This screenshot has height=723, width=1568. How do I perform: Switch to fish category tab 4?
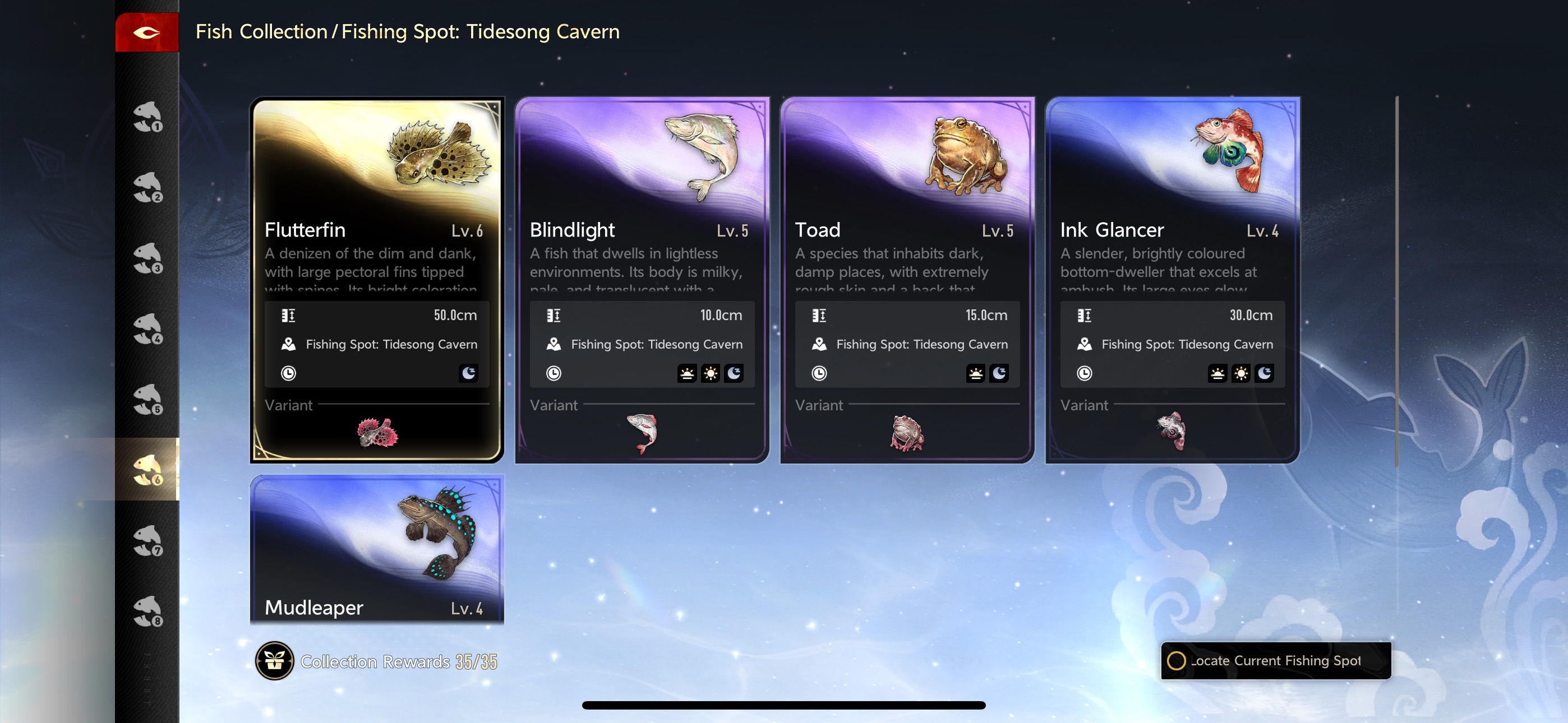(147, 328)
